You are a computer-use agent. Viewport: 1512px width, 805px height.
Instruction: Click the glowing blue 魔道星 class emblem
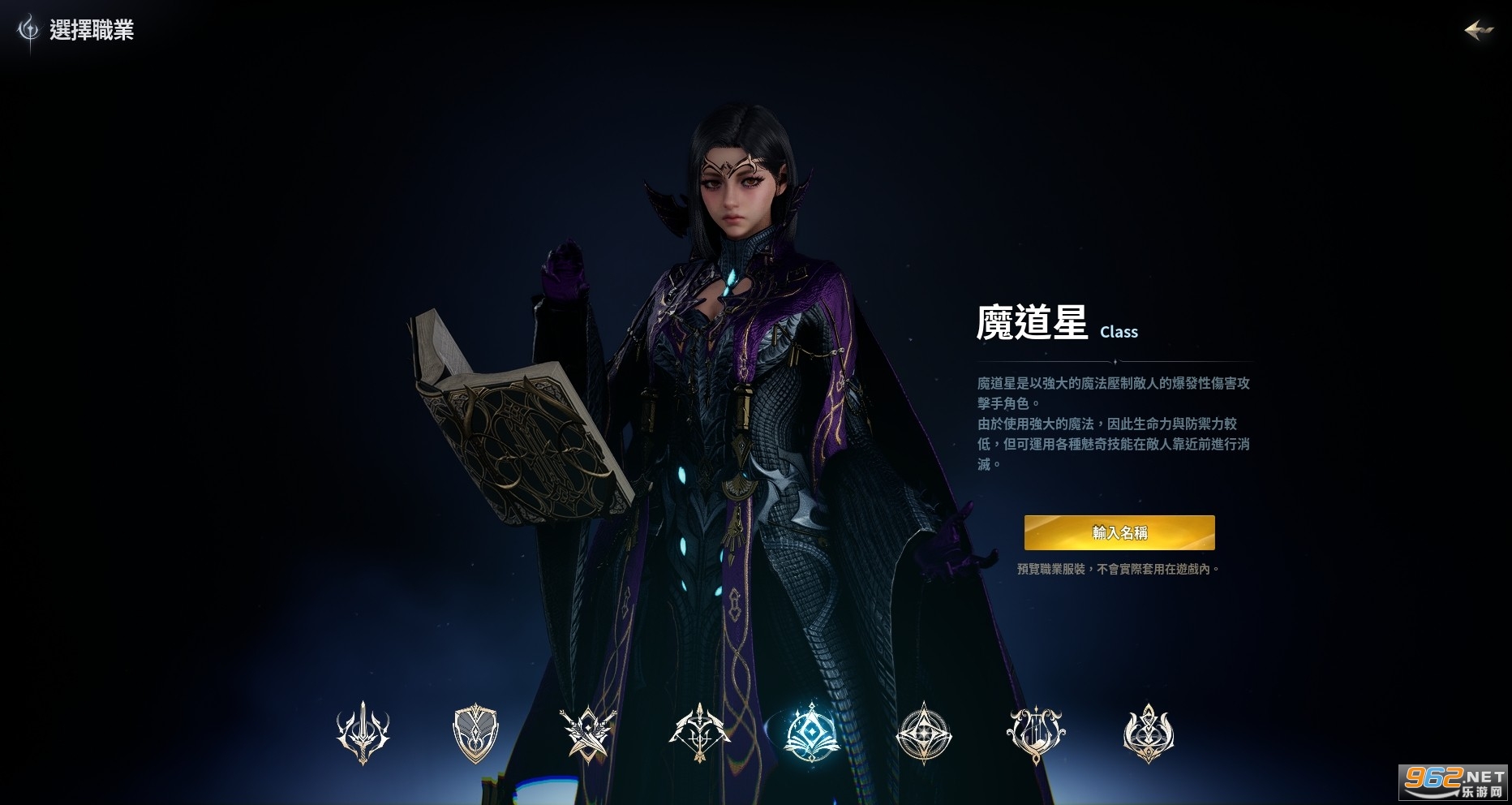click(813, 733)
